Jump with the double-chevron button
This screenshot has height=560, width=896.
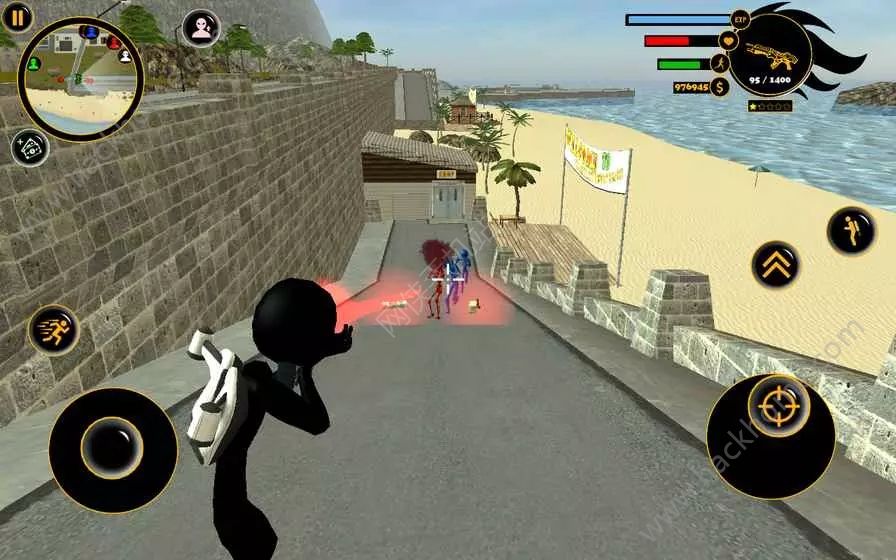[776, 264]
